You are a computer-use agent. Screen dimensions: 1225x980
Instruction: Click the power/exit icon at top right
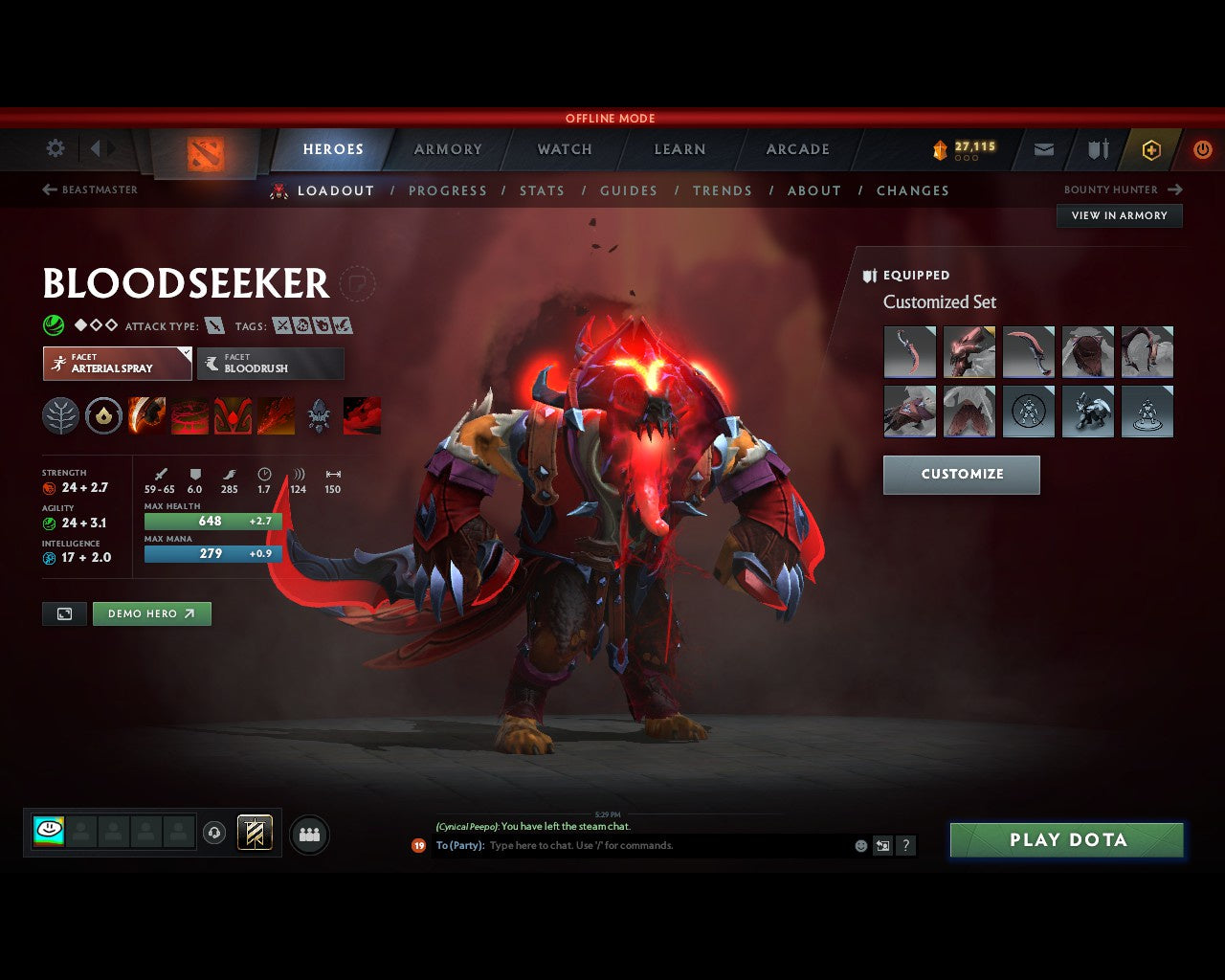1202,149
